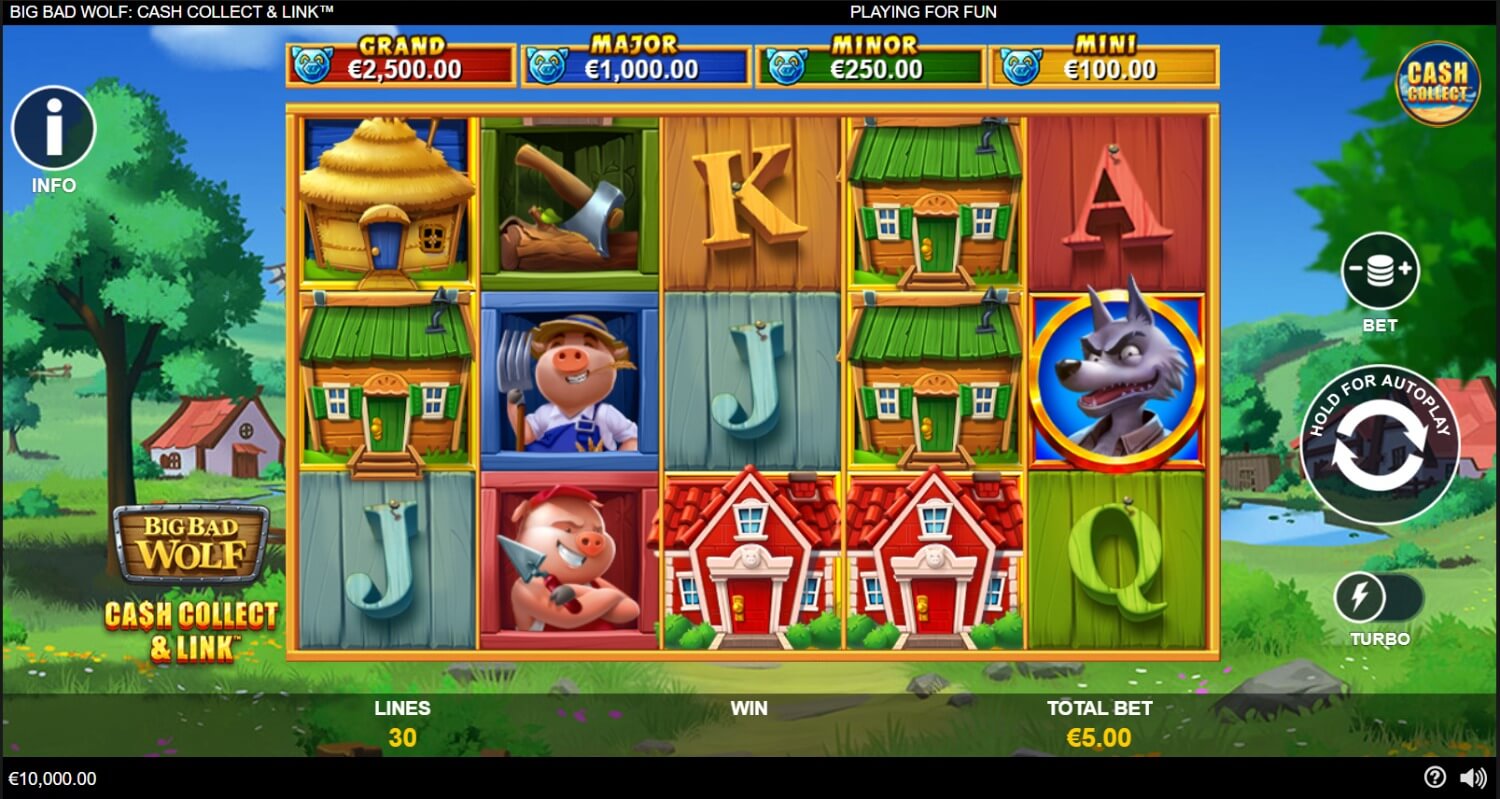The image size is (1500, 799).
Task: Activate the TURBO lightning icon
Action: [x=1362, y=597]
